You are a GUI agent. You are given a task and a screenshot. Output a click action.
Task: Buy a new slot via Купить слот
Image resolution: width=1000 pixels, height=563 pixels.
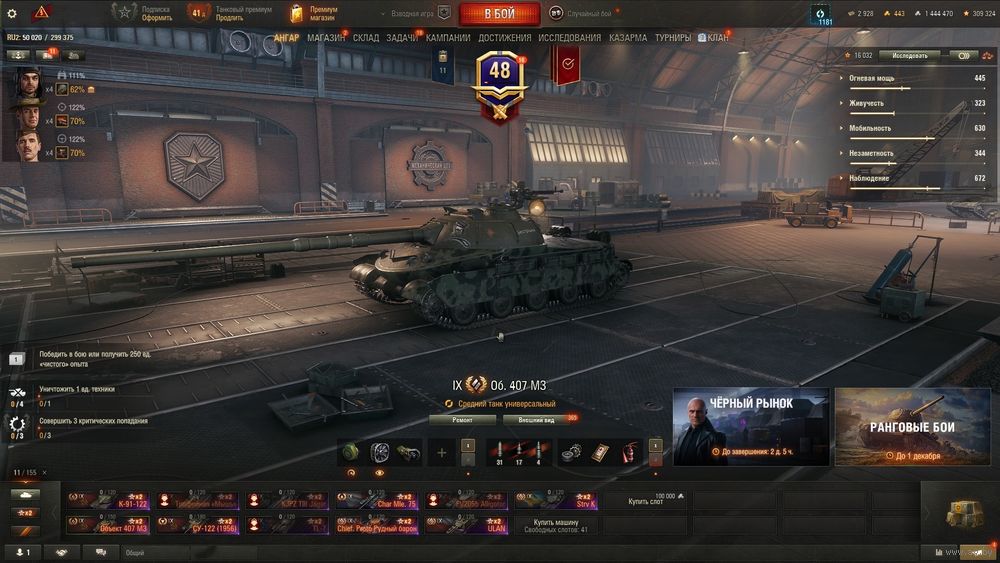click(644, 500)
